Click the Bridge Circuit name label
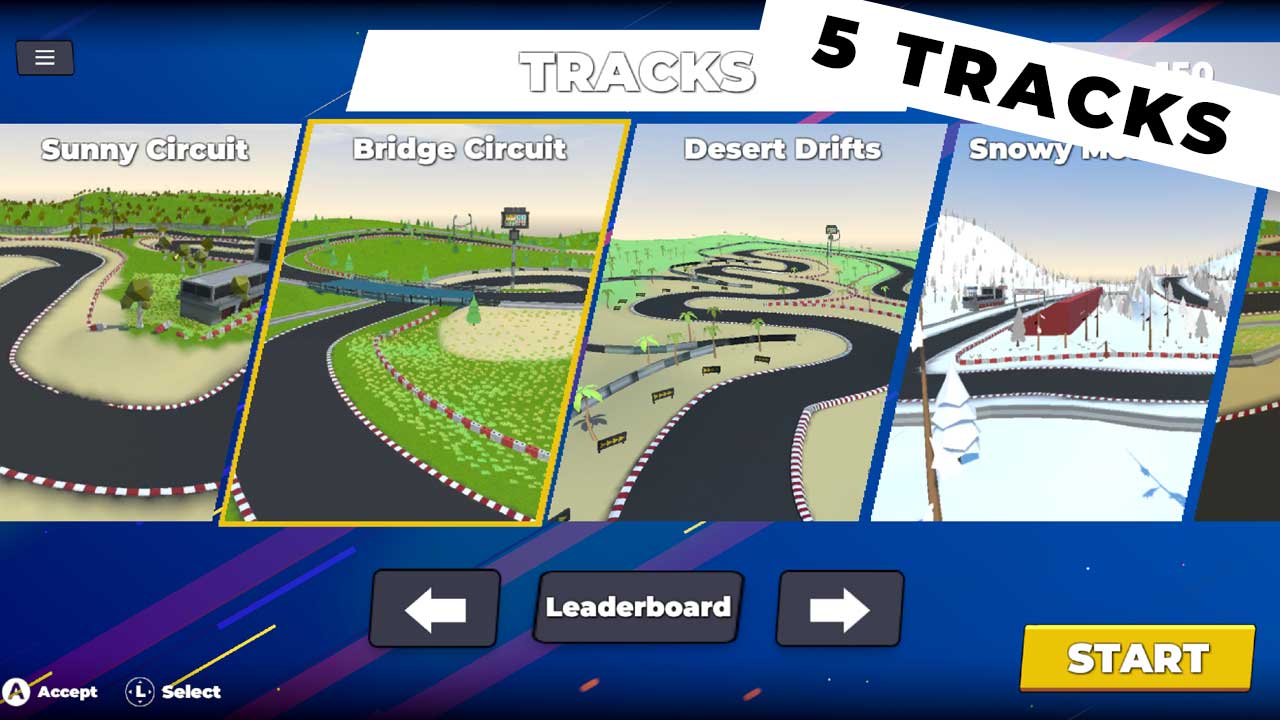 [461, 150]
